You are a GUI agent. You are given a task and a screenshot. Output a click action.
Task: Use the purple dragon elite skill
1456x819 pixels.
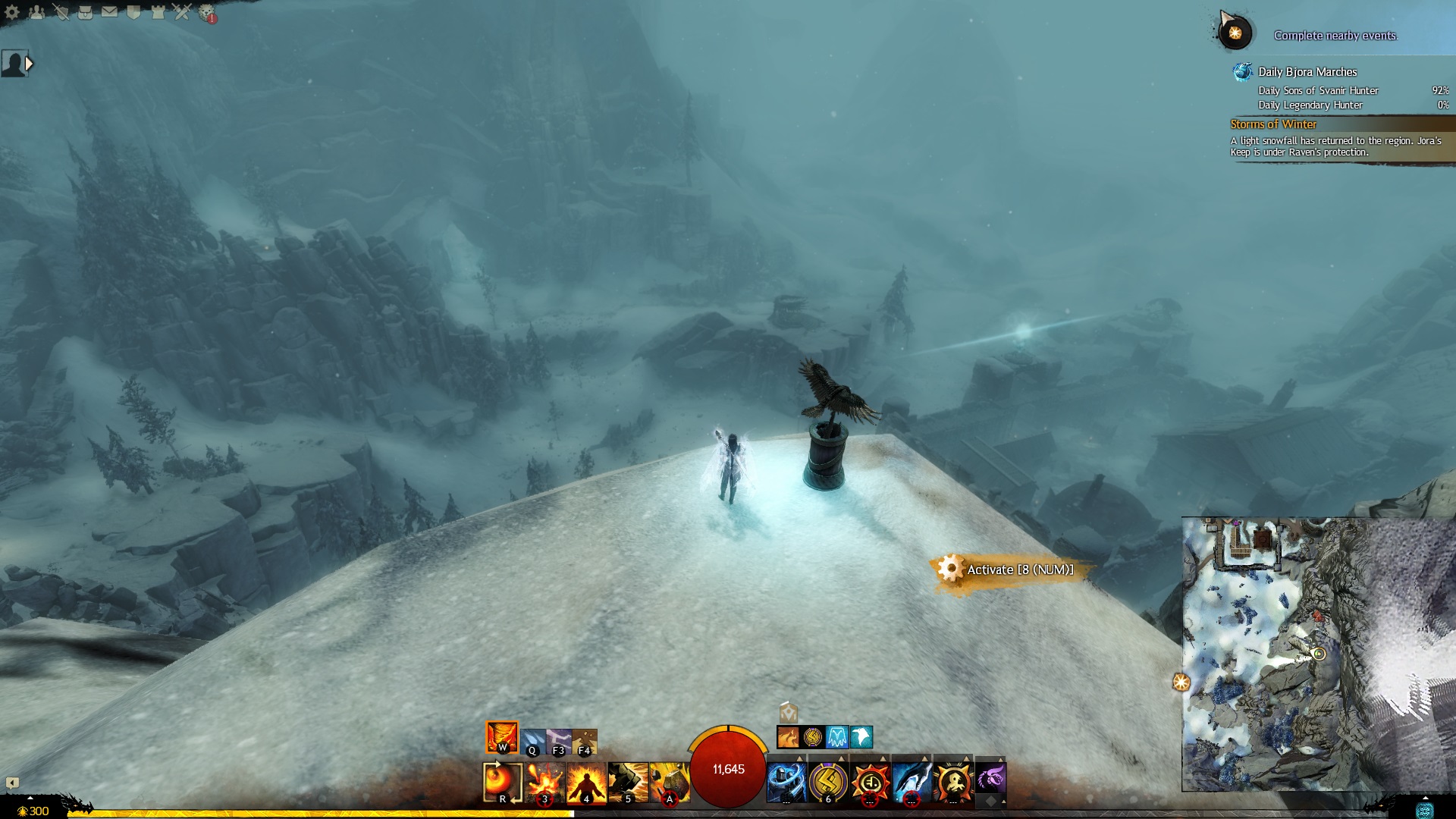point(990,779)
